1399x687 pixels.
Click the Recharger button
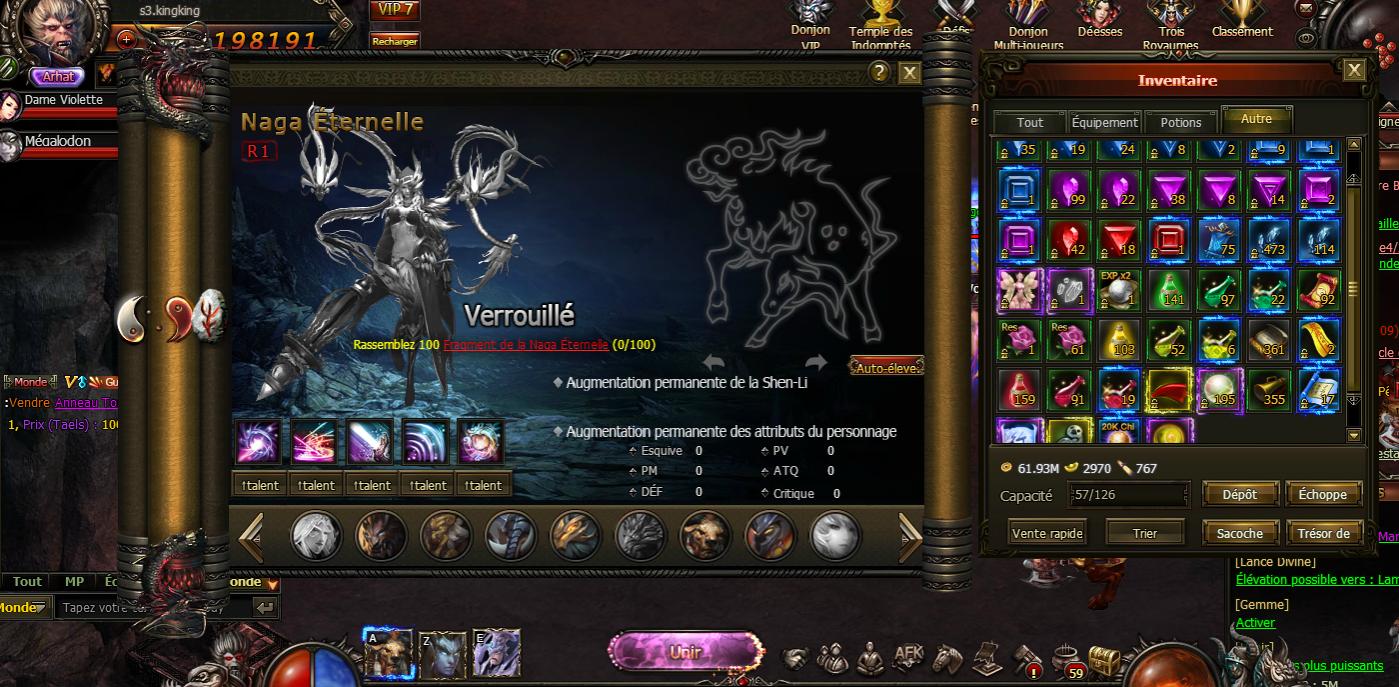(x=394, y=41)
